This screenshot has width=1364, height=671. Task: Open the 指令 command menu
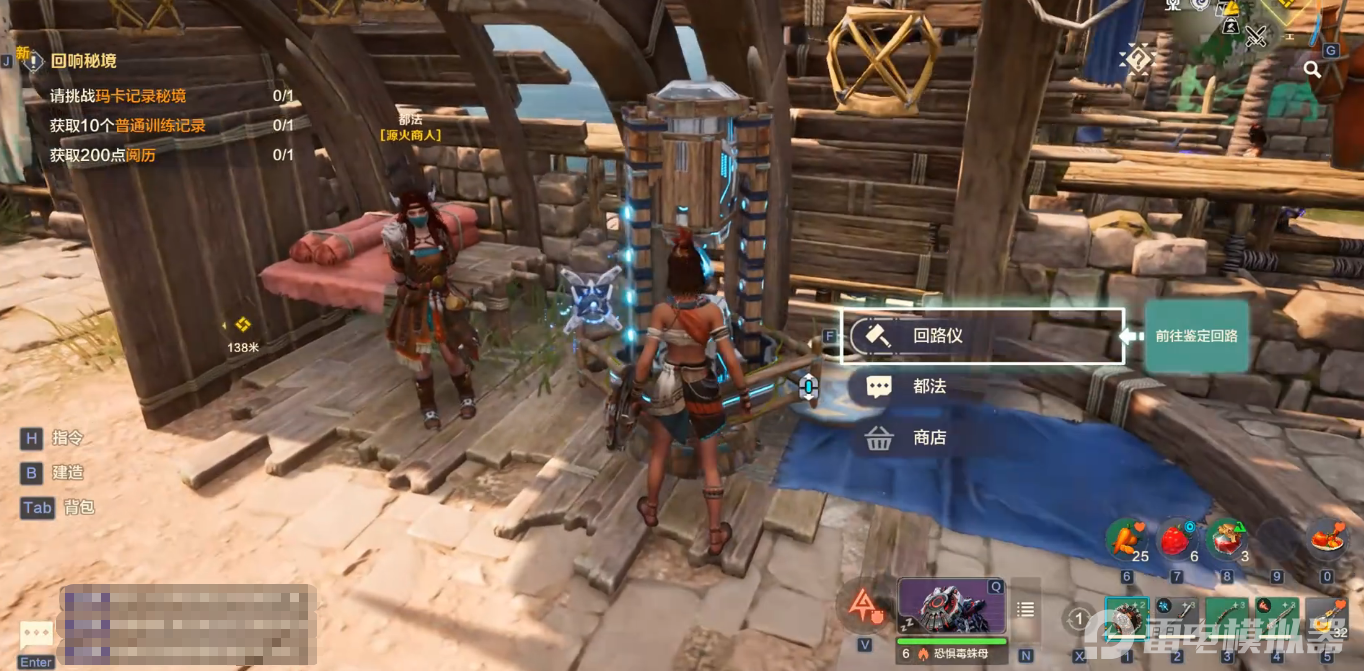[x=68, y=438]
